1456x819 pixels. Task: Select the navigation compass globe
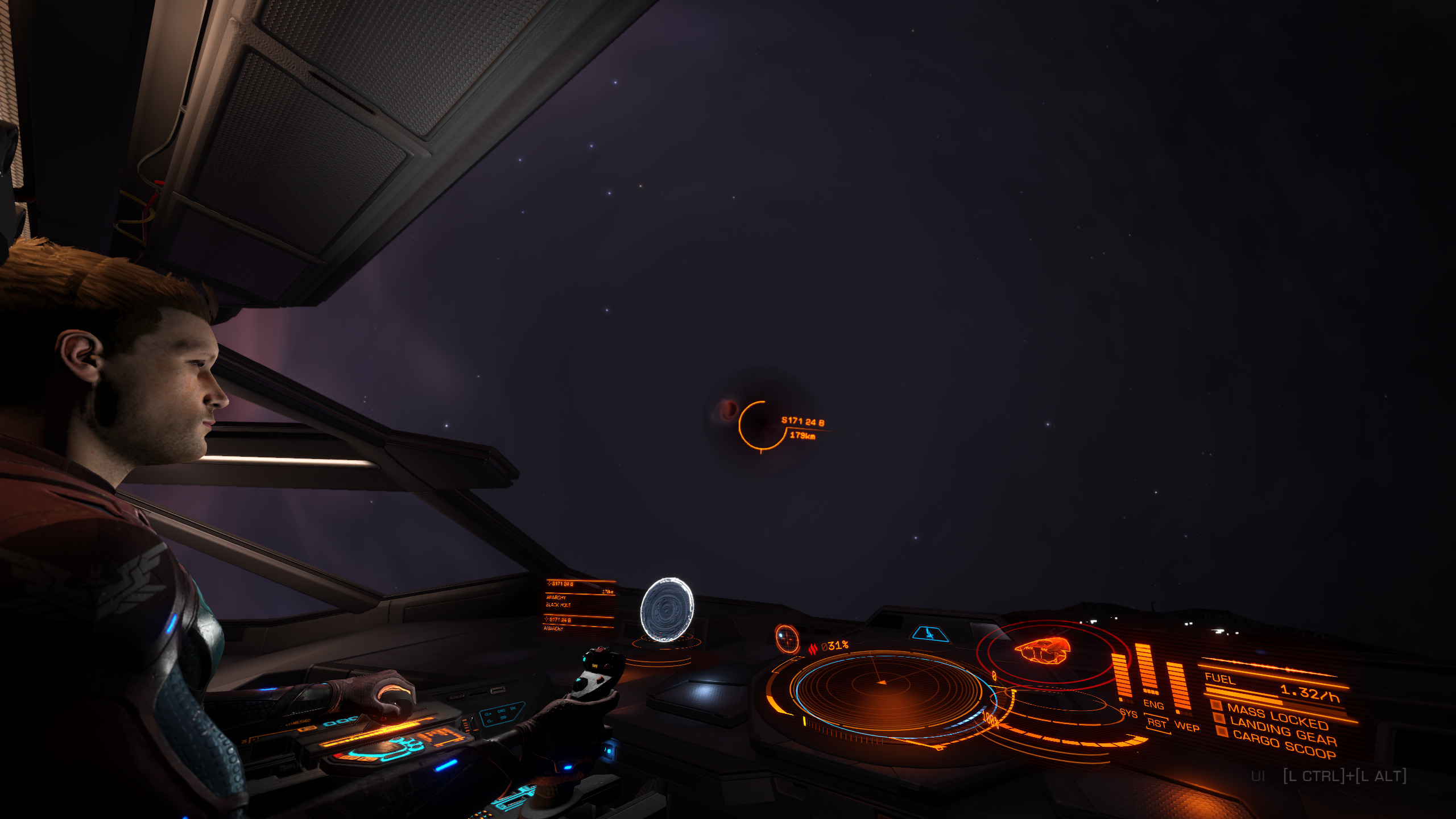(787, 638)
